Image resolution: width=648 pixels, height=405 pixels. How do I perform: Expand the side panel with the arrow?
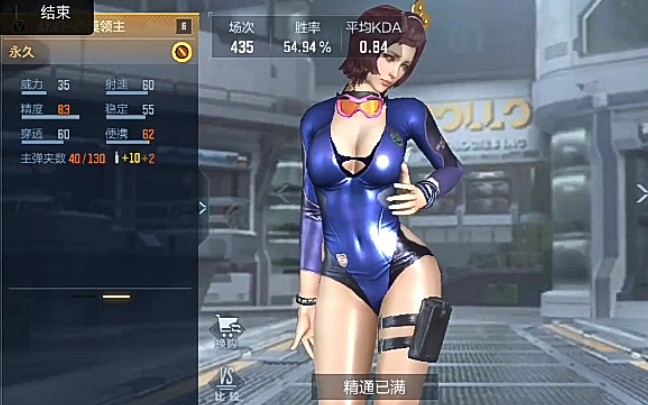pyautogui.click(x=202, y=208)
